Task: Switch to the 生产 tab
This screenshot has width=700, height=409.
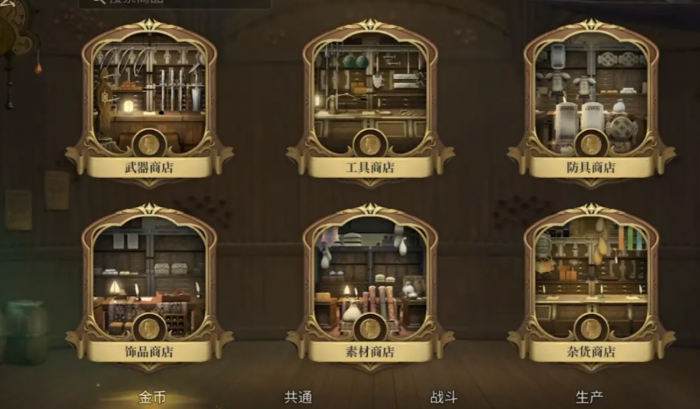Action: pyautogui.click(x=589, y=397)
